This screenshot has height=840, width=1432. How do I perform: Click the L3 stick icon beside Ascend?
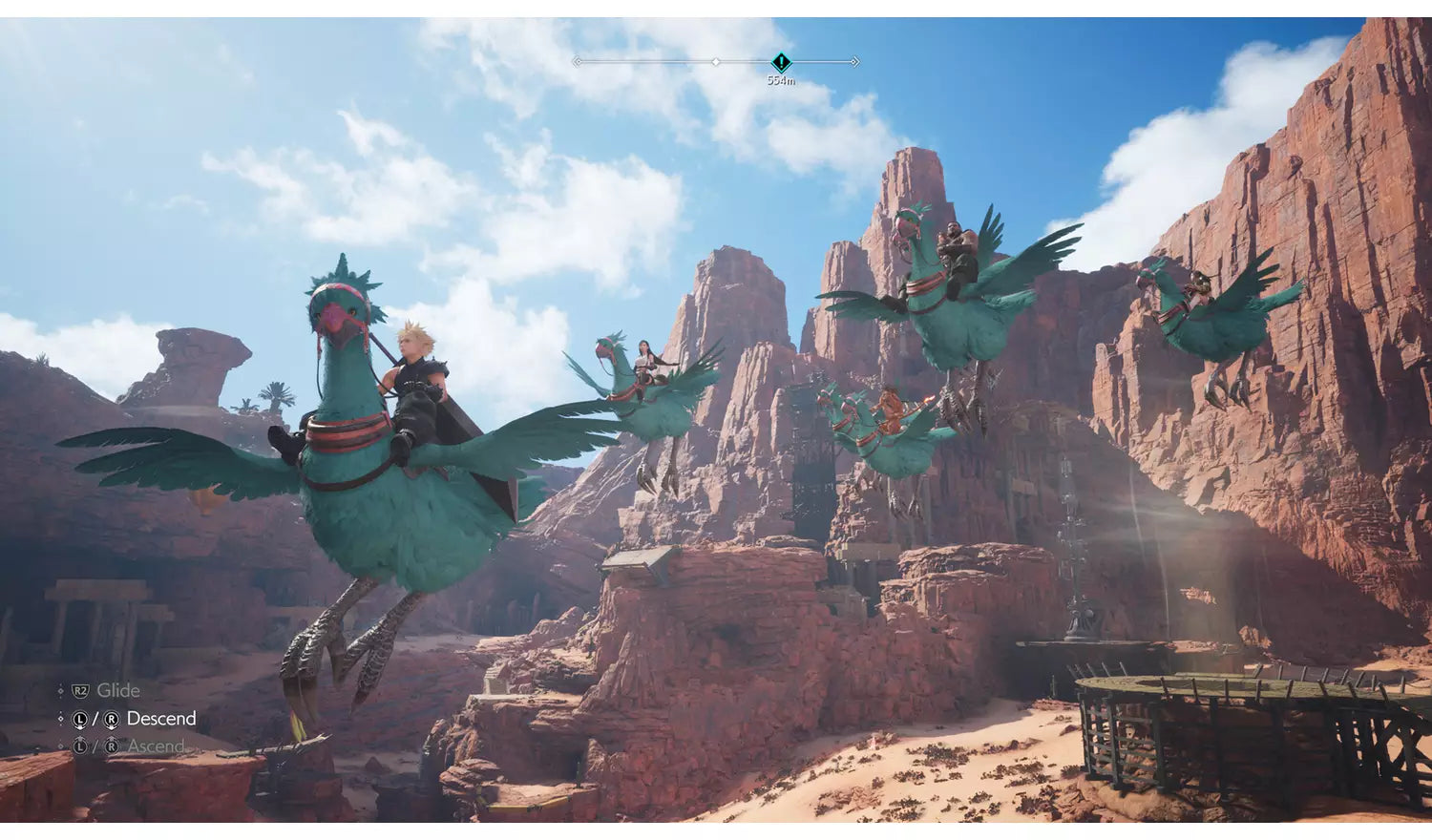pos(80,745)
